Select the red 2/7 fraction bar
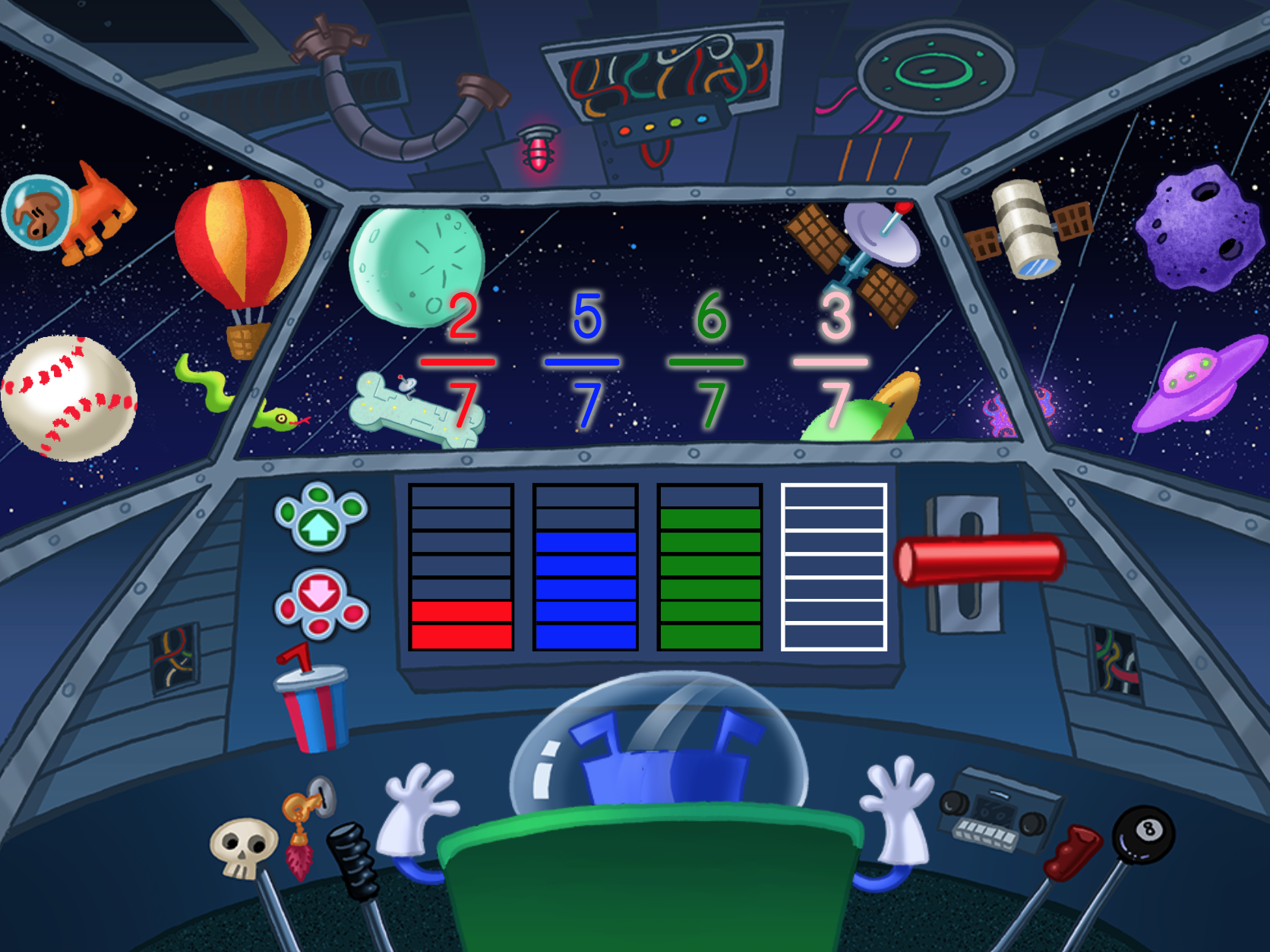Screen dimensions: 1270x952 [x=461, y=567]
